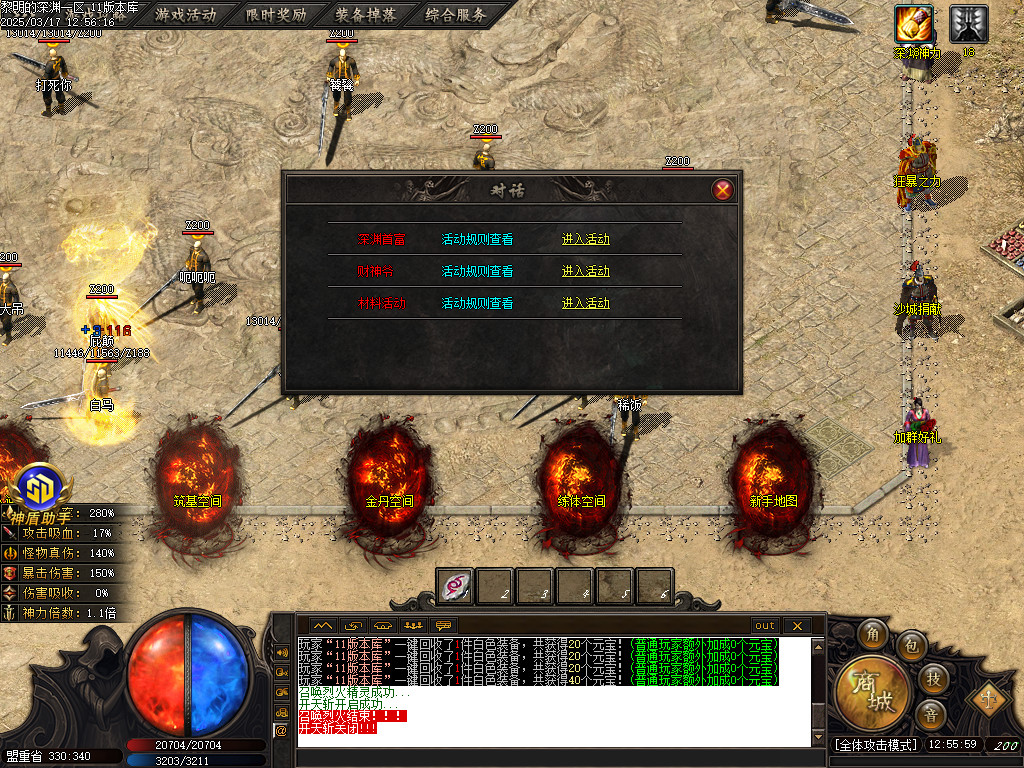Enter the 财神爷 activity
1024x768 pixels.
pyautogui.click(x=585, y=272)
